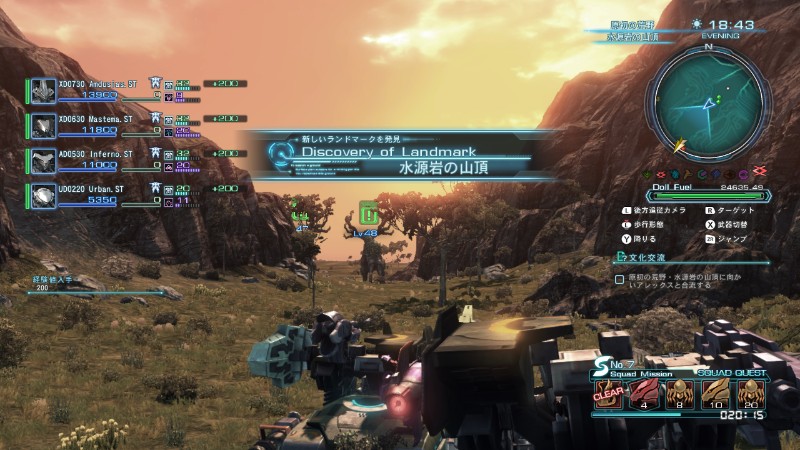
Task: Toggle the quest objective checkbox
Action: (x=620, y=279)
